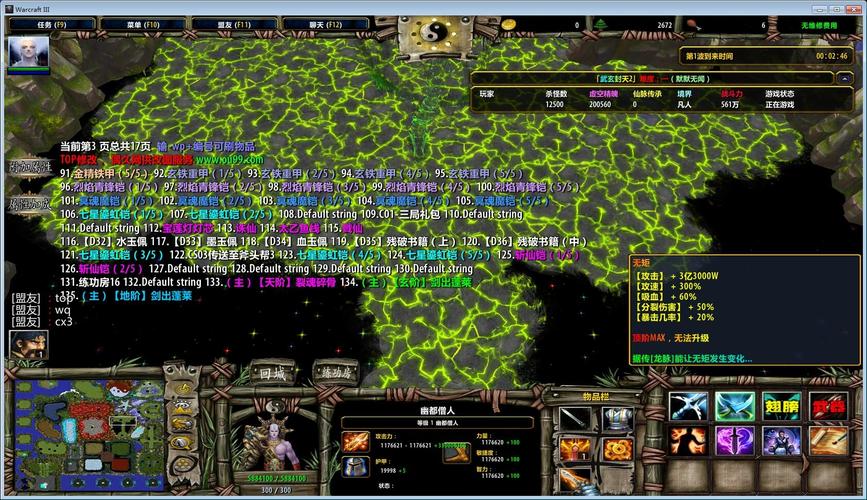Select the golden coins item slot

click(616, 449)
